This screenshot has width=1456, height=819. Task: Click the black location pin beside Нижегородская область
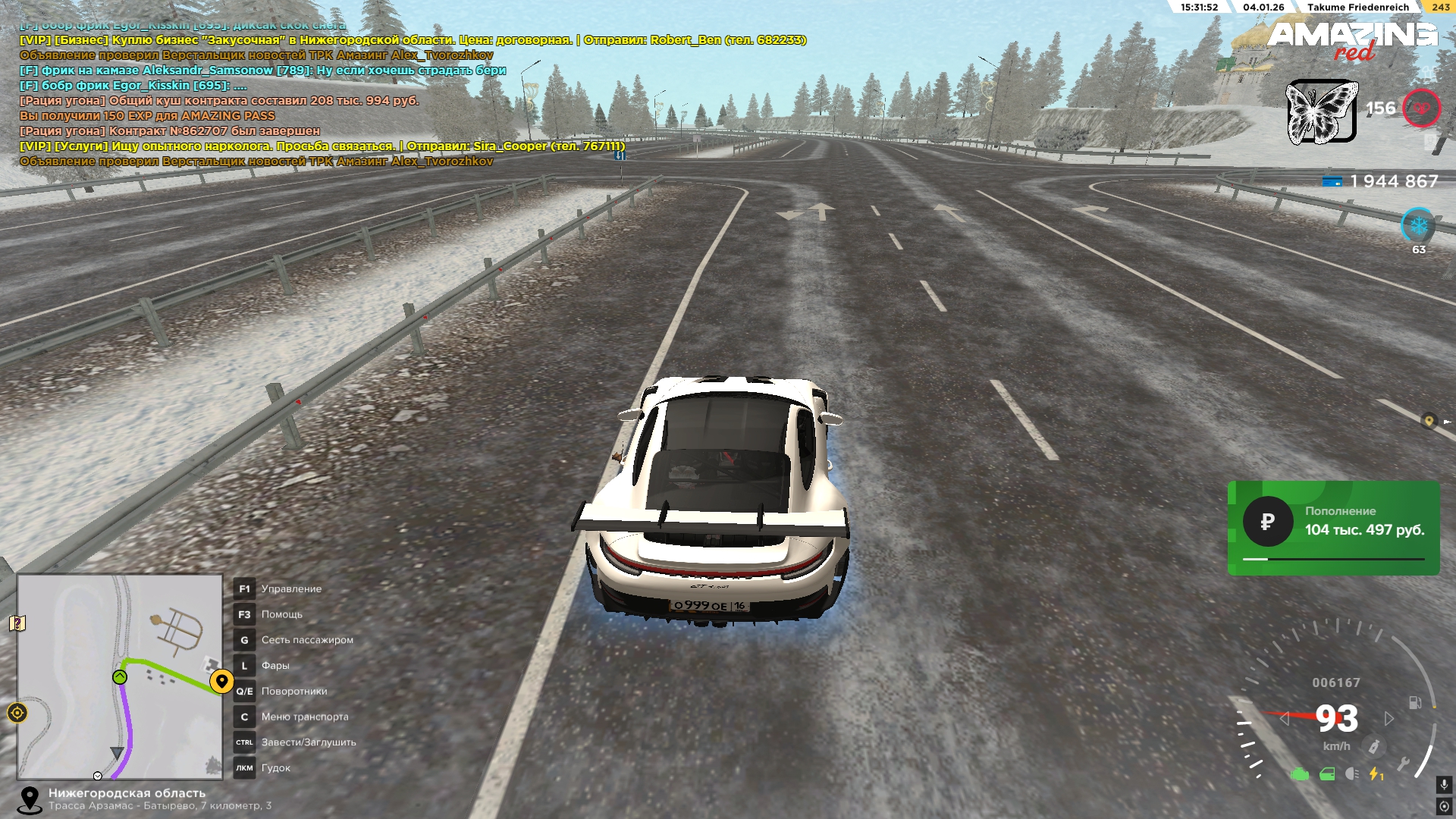pos(30,799)
